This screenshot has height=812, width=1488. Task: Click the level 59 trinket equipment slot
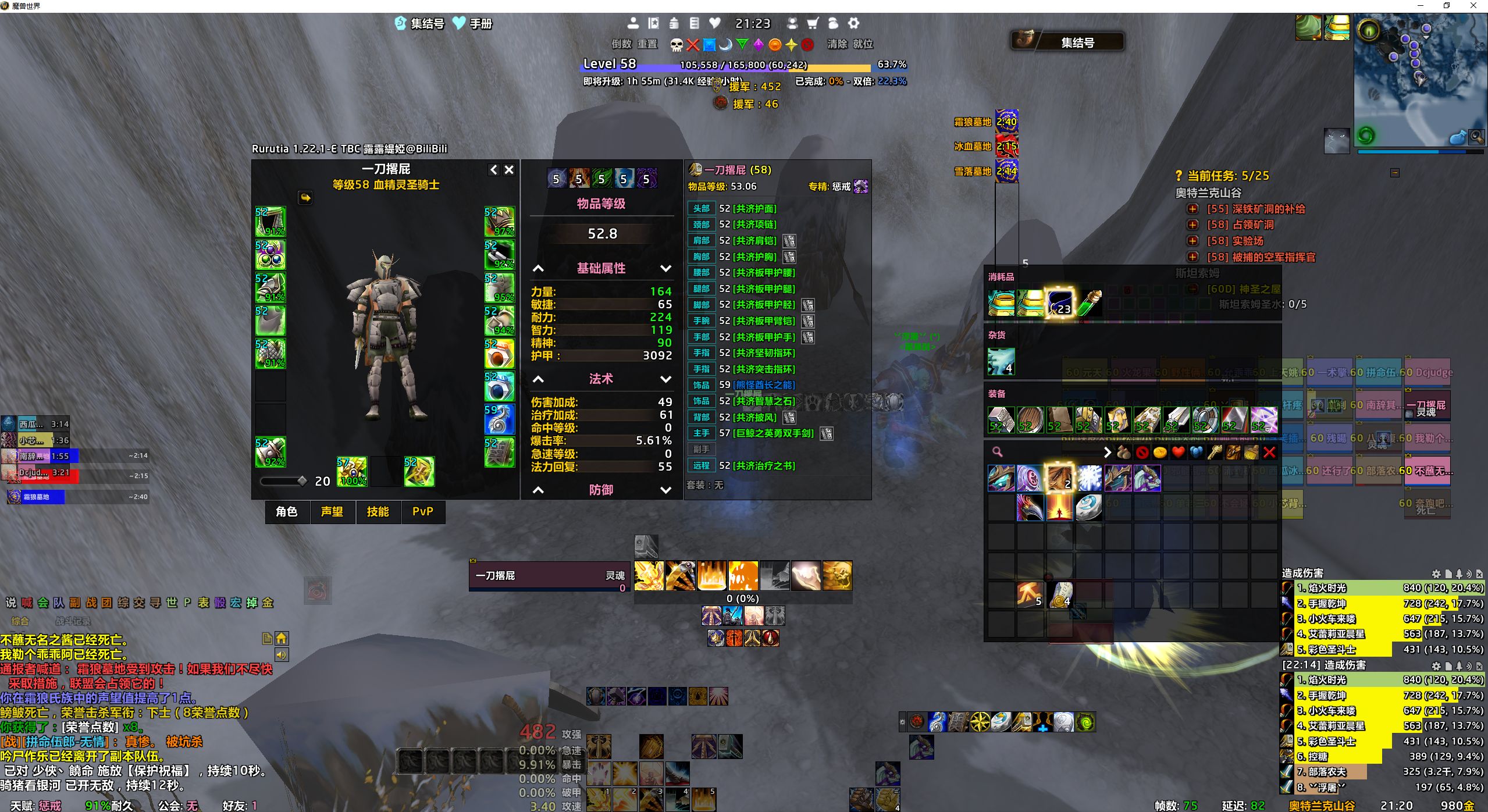click(x=499, y=419)
